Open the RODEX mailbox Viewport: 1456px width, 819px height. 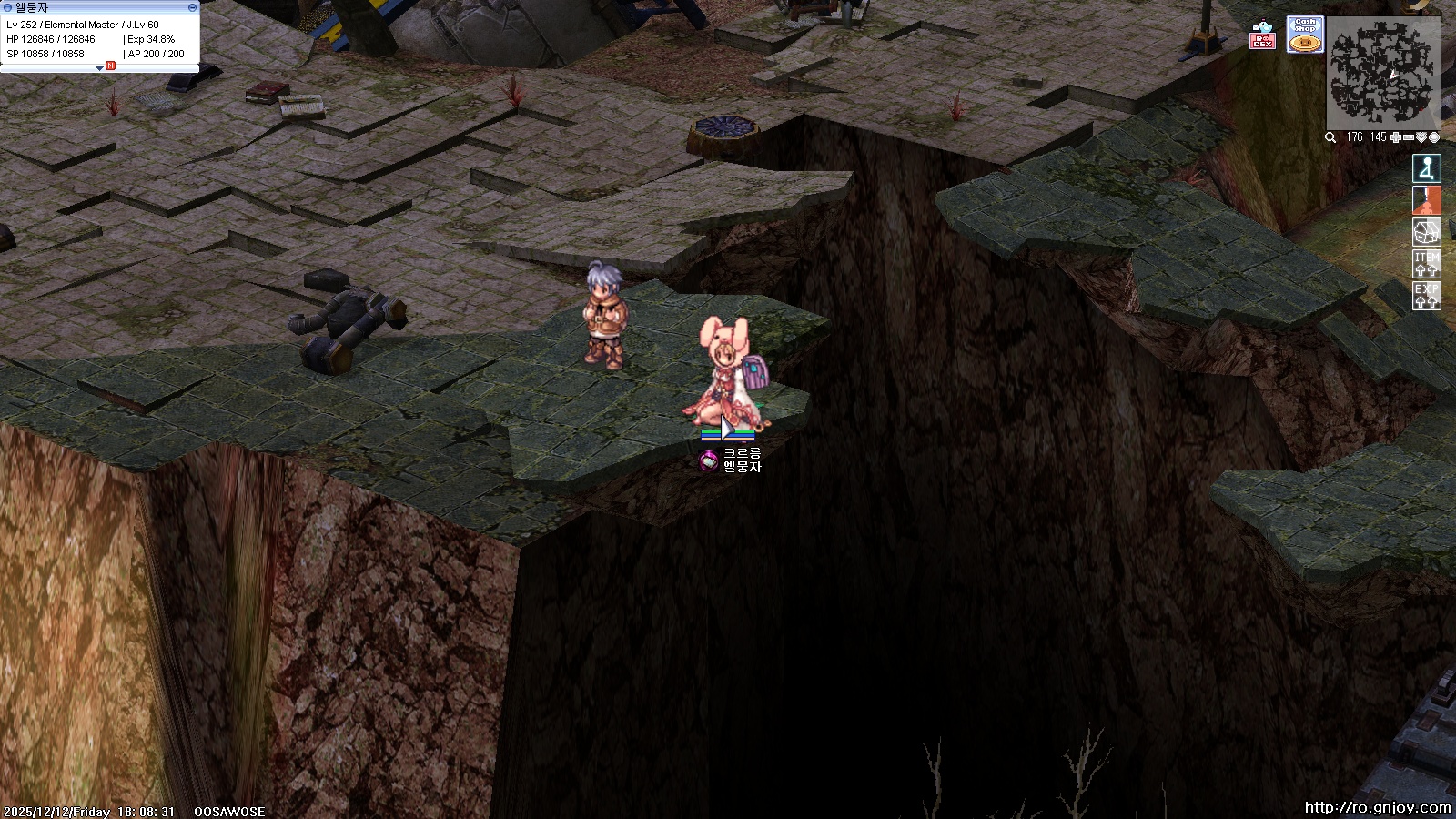point(1262,35)
